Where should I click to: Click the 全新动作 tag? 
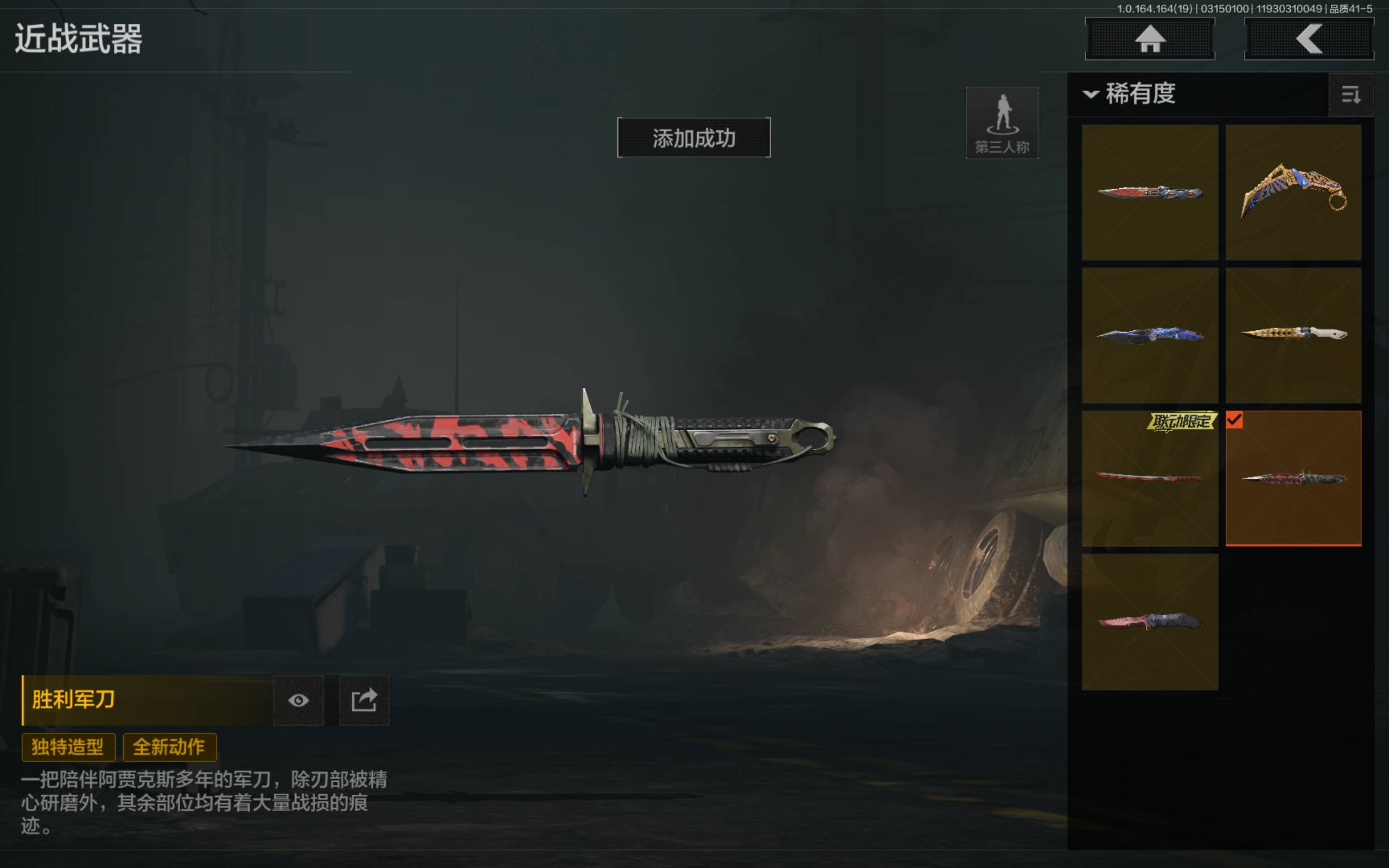169,747
